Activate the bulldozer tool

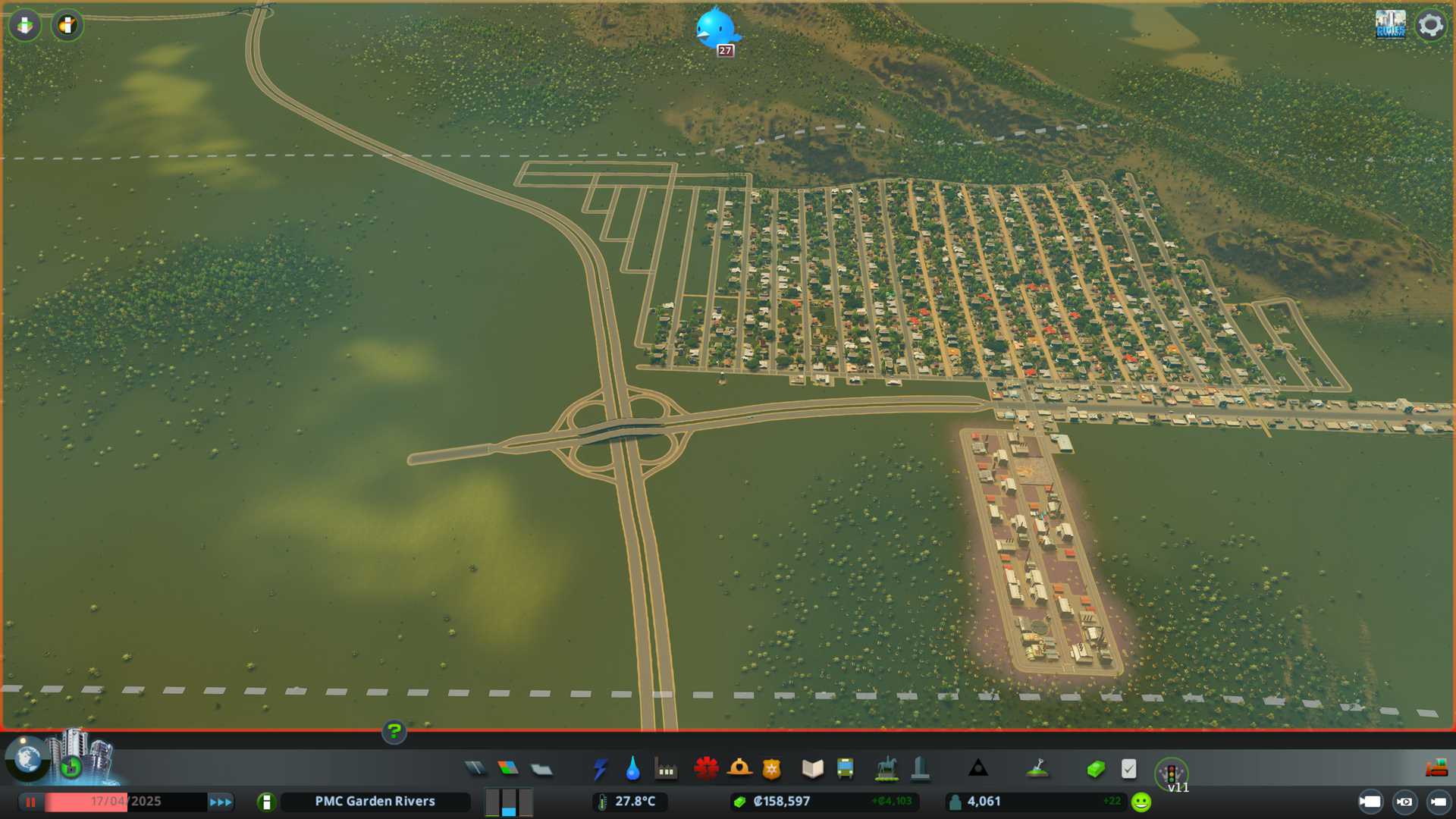pyautogui.click(x=1436, y=769)
